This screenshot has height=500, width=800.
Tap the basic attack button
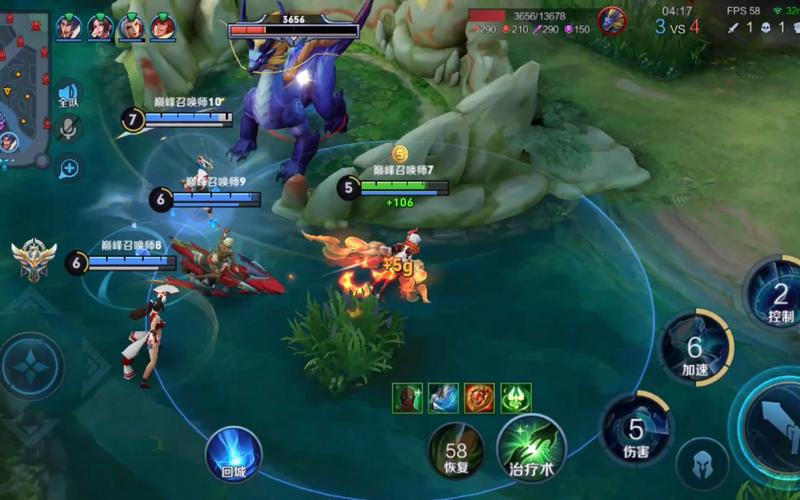[775, 425]
